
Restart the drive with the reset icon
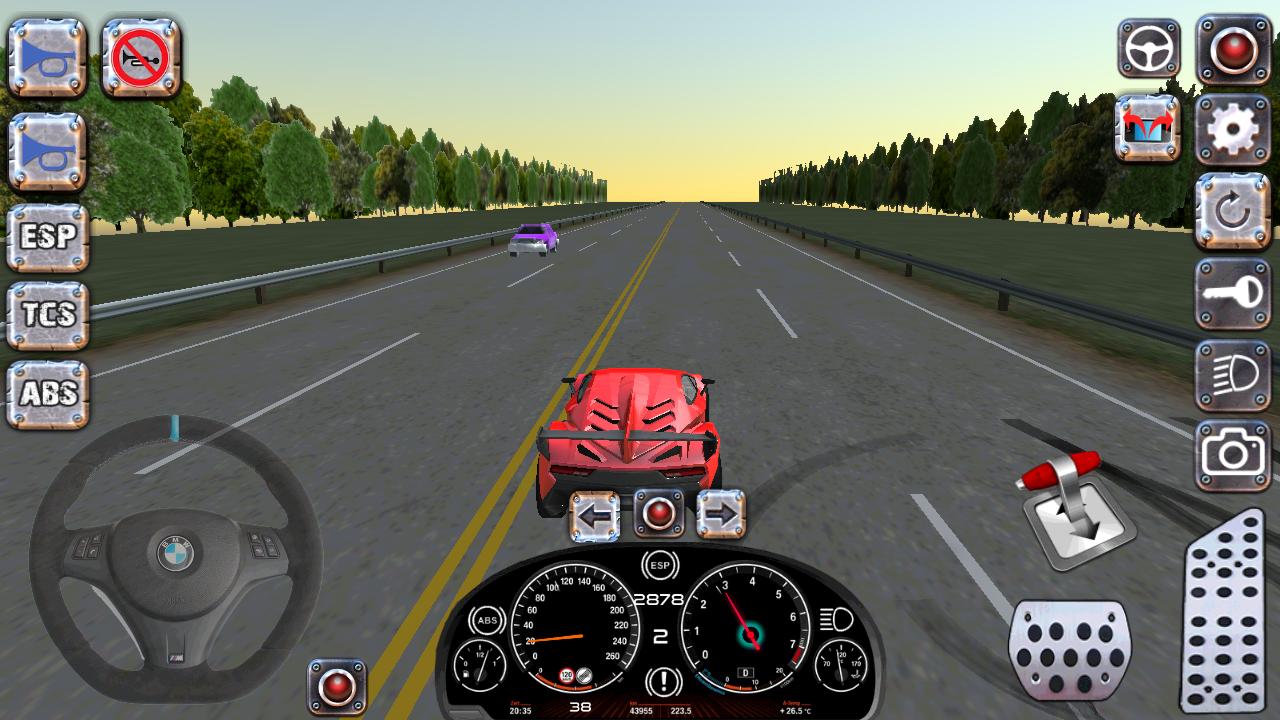pyautogui.click(x=1233, y=210)
